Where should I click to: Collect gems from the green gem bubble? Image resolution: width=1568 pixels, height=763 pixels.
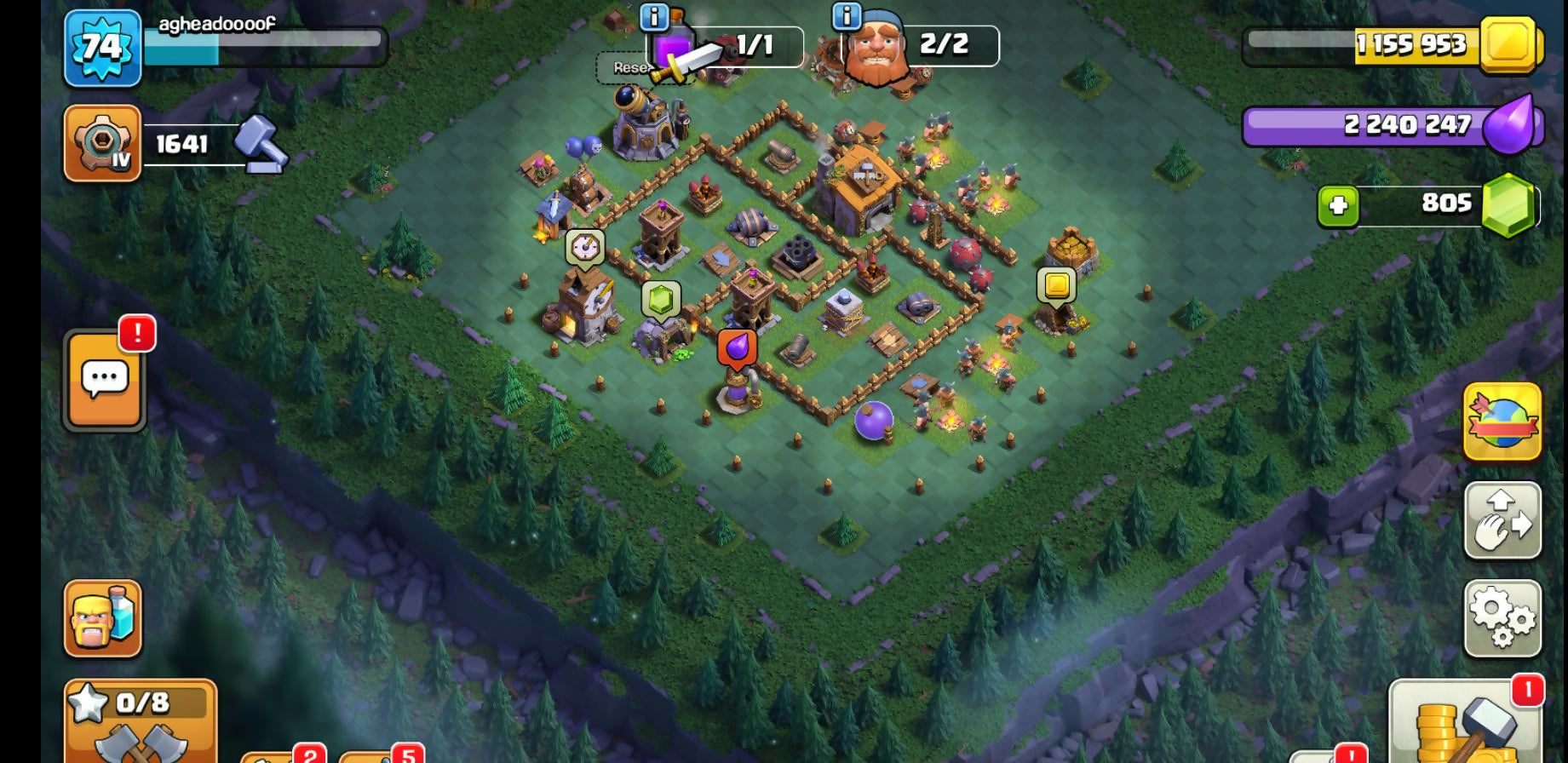pos(661,300)
